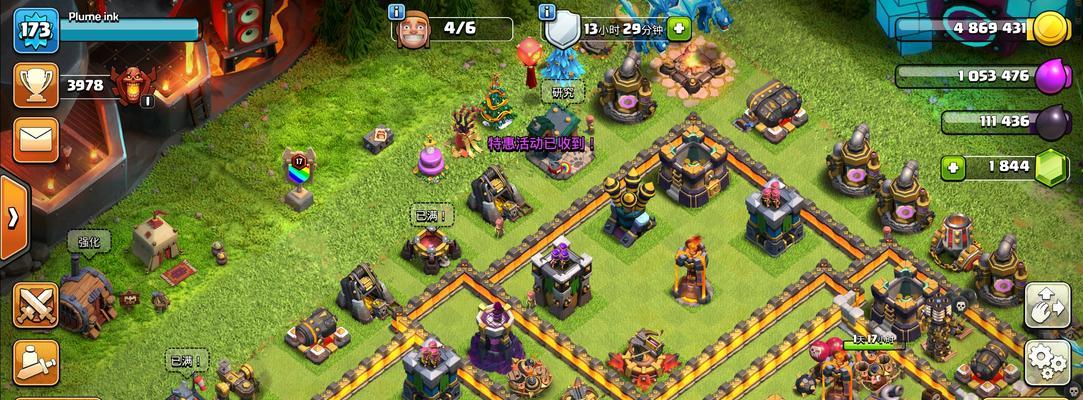Image resolution: width=1083 pixels, height=400 pixels.
Task: Open the player profile via level 173 badge
Action: pyautogui.click(x=34, y=30)
